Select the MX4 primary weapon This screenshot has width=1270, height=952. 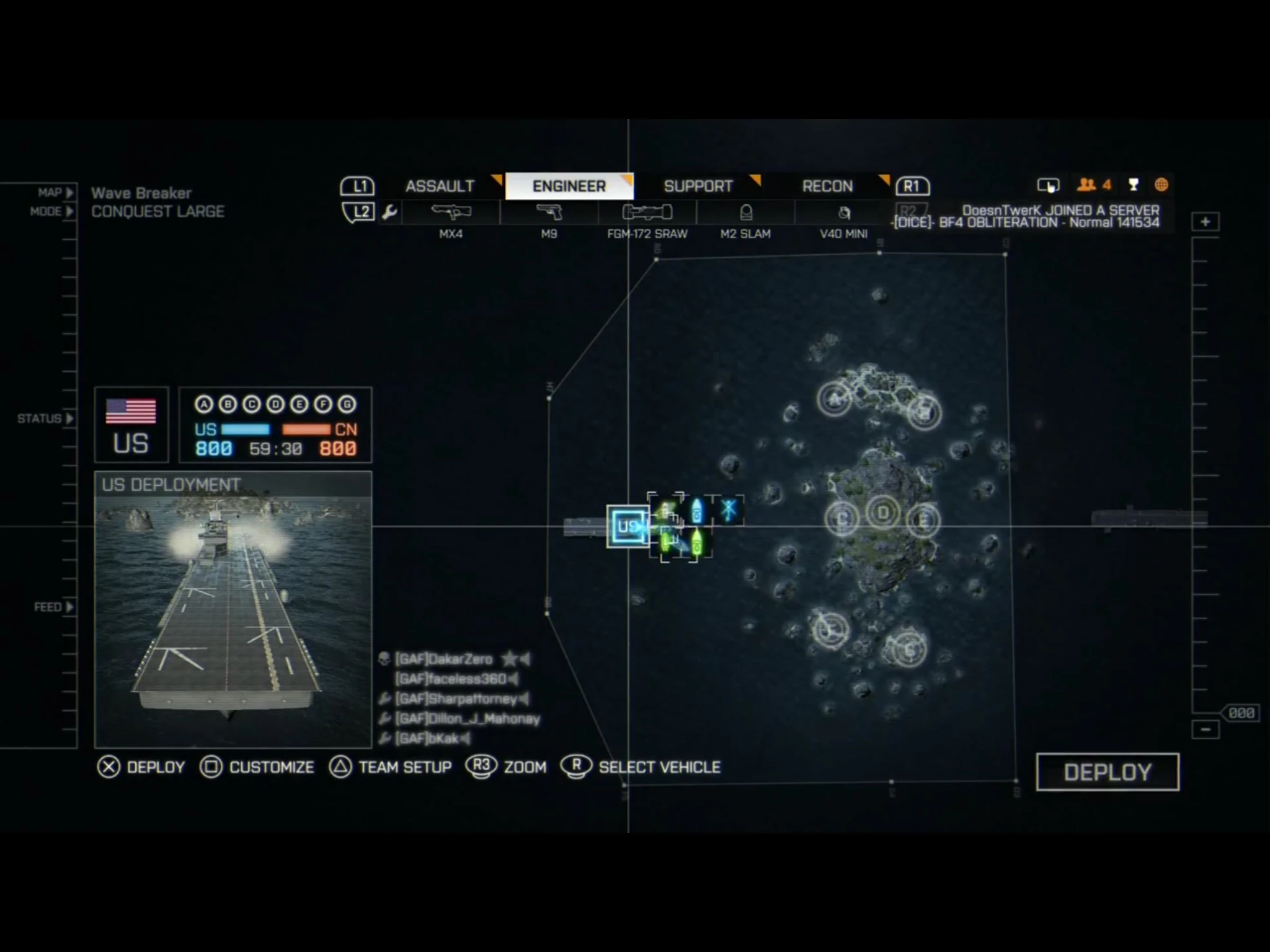tap(452, 213)
